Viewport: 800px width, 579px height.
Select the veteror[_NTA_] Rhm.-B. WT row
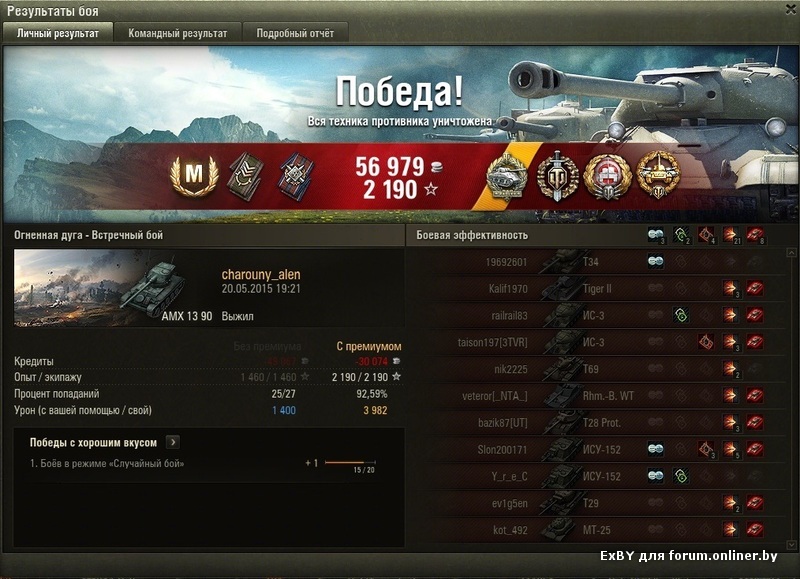(598, 396)
